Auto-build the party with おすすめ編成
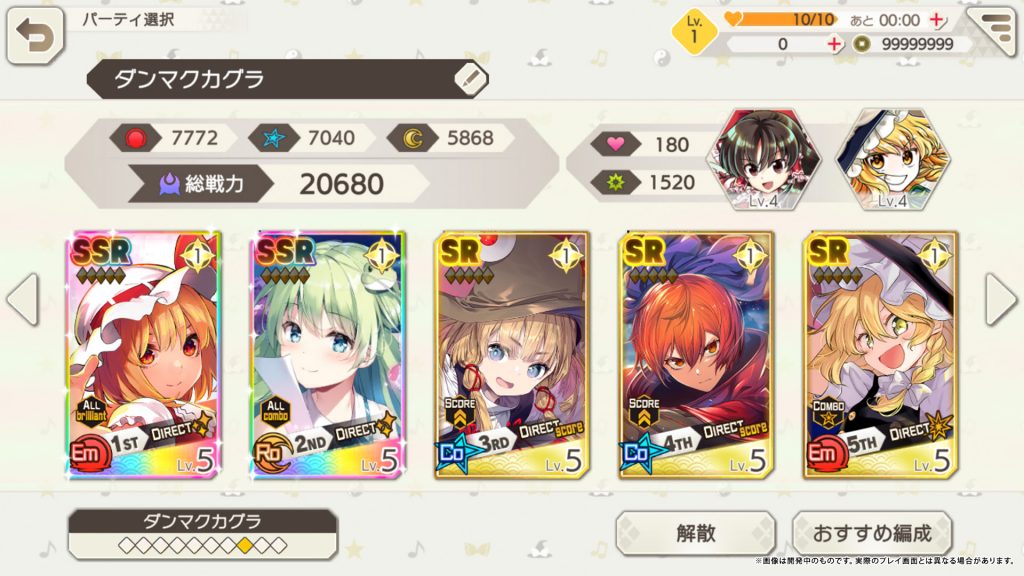Screen dimensions: 1024x576 coord(872,533)
